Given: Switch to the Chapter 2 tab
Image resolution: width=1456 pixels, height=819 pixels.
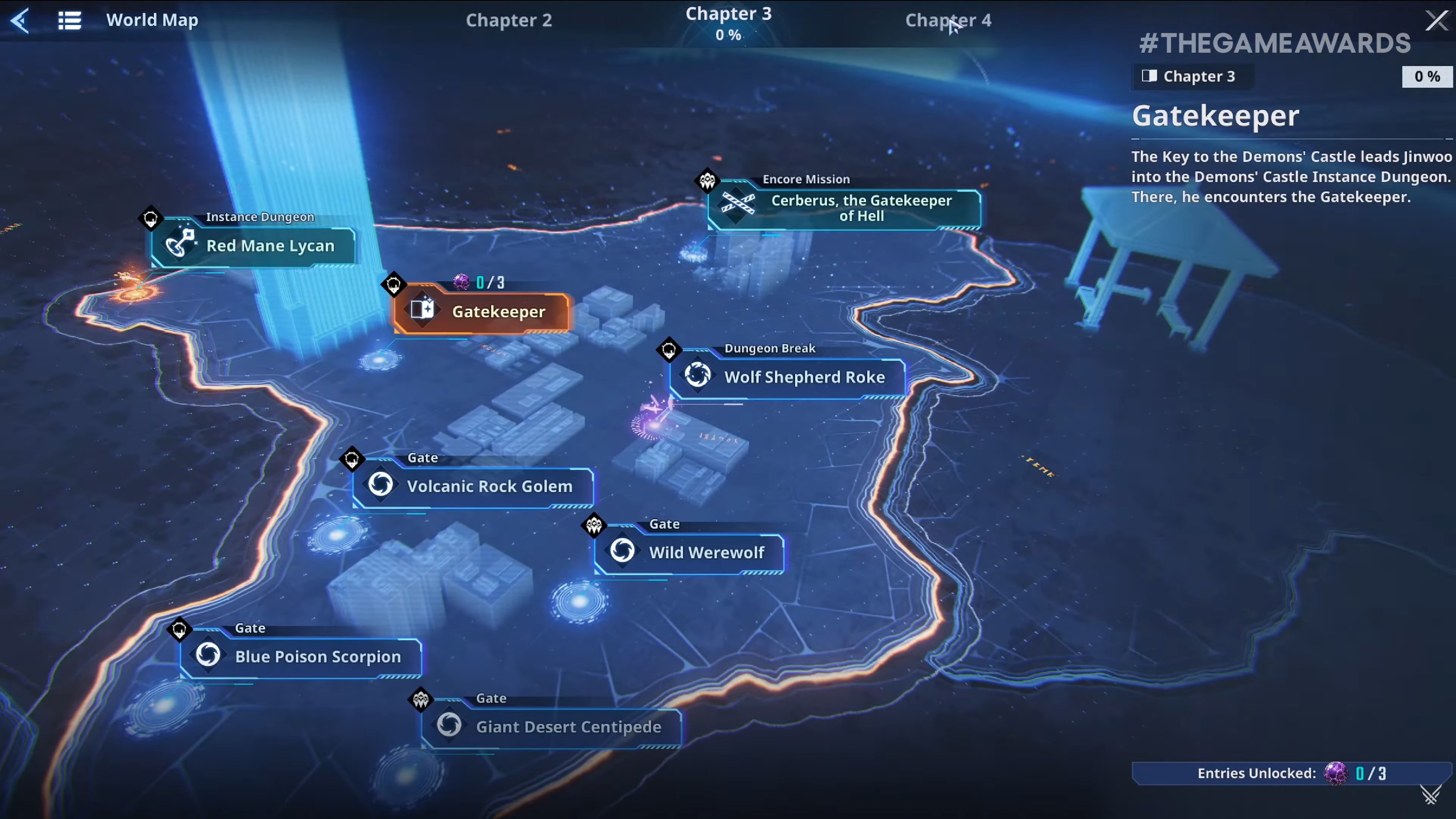Looking at the screenshot, I should coord(508,20).
